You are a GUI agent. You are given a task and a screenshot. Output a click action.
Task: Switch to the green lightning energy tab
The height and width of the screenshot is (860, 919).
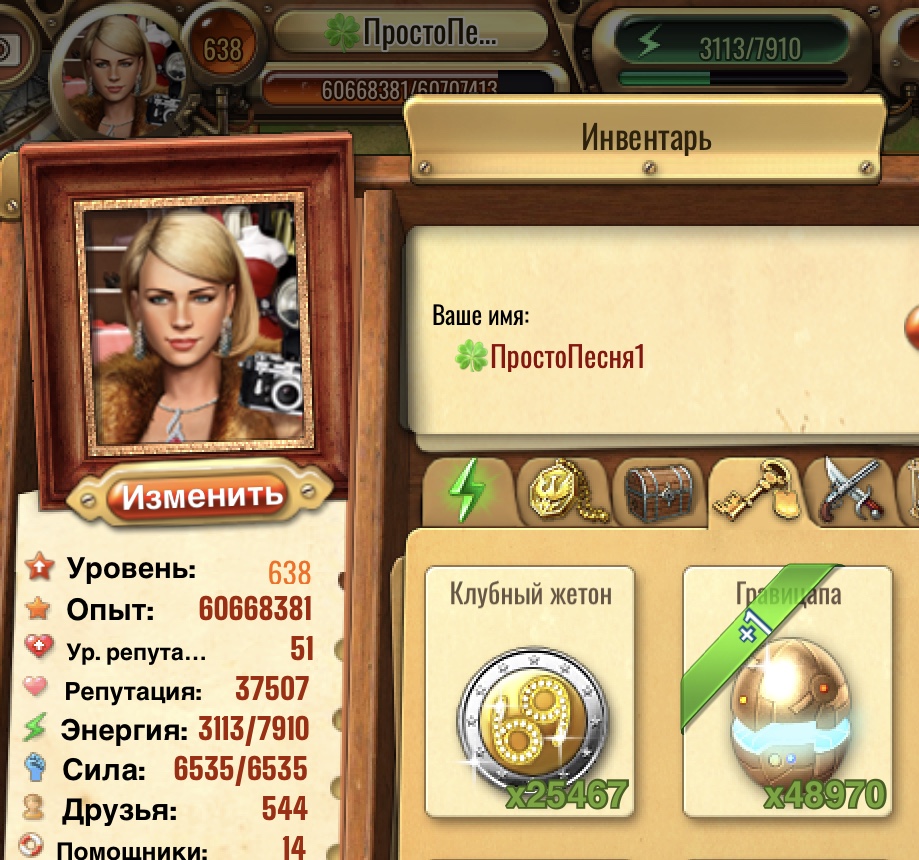pos(468,492)
